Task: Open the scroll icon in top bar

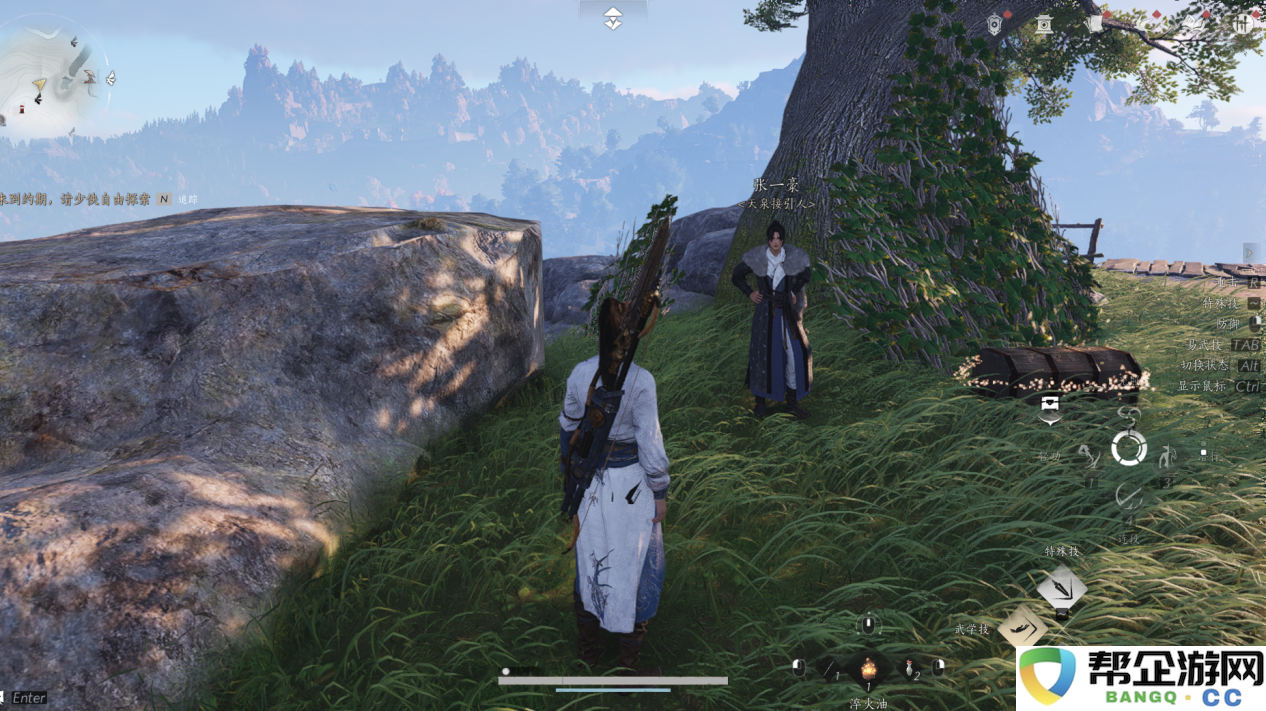Action: point(1094,24)
